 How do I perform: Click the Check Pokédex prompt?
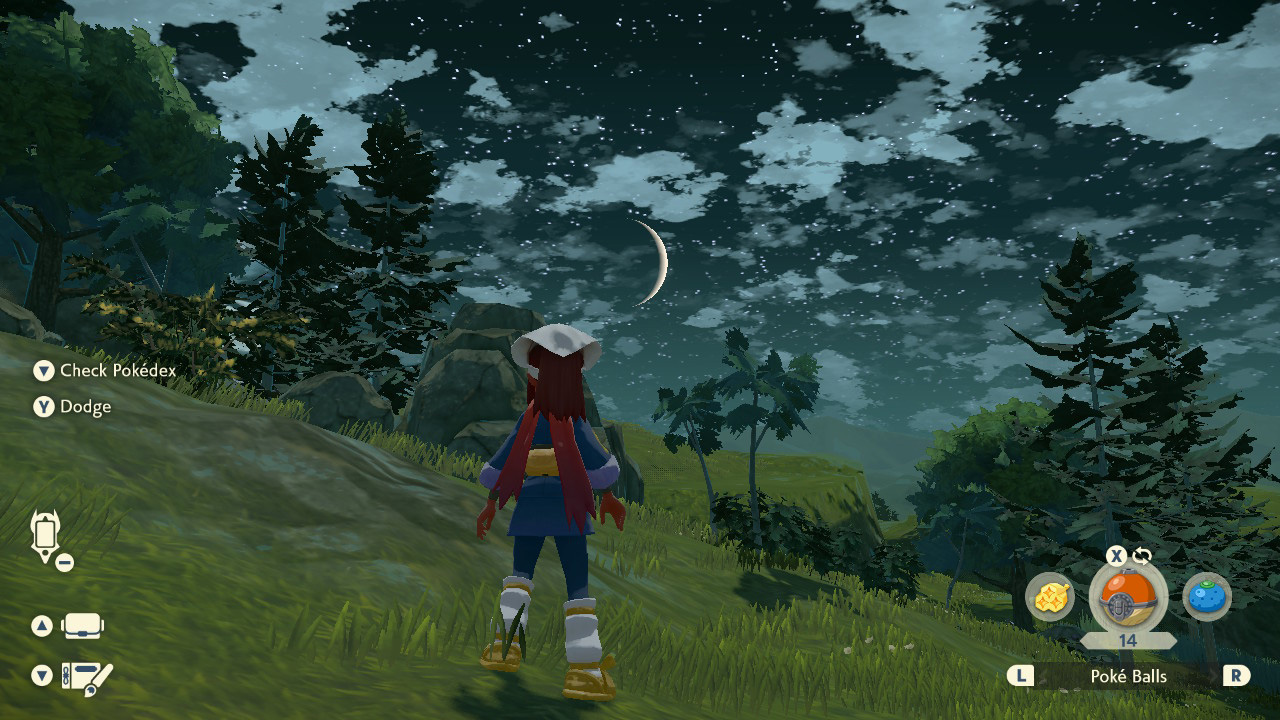[110, 371]
